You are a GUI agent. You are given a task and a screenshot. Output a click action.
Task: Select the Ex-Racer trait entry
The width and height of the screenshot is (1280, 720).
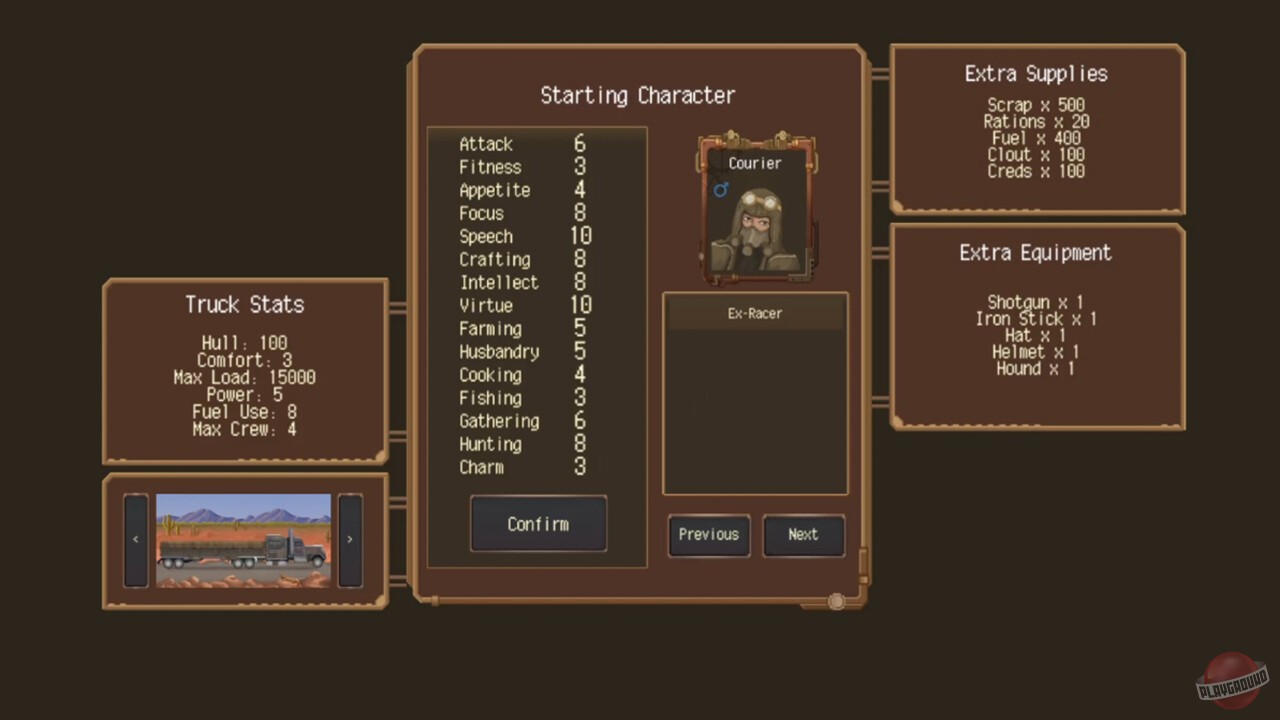755,313
